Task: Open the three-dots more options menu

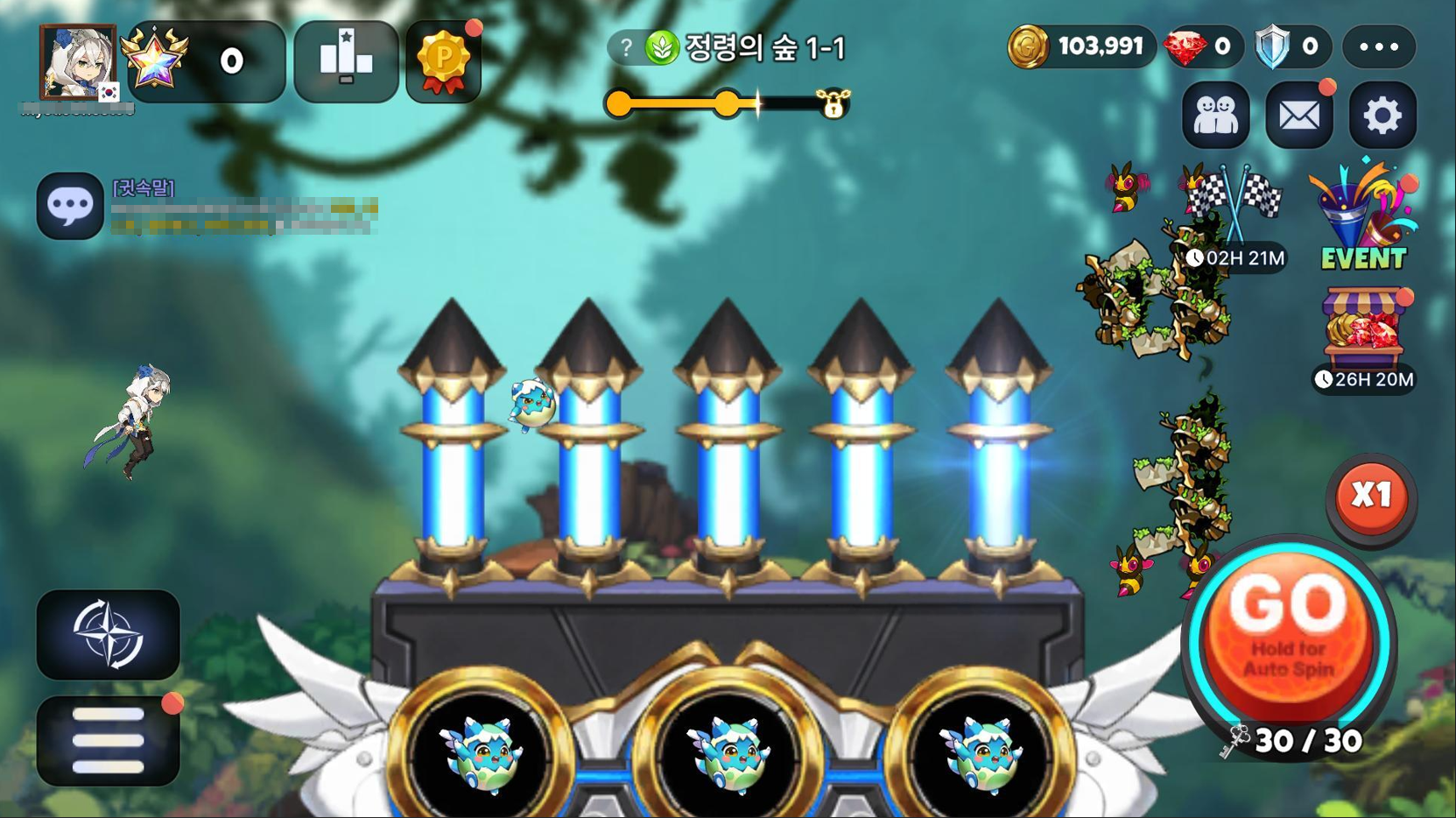Action: pyautogui.click(x=1379, y=46)
